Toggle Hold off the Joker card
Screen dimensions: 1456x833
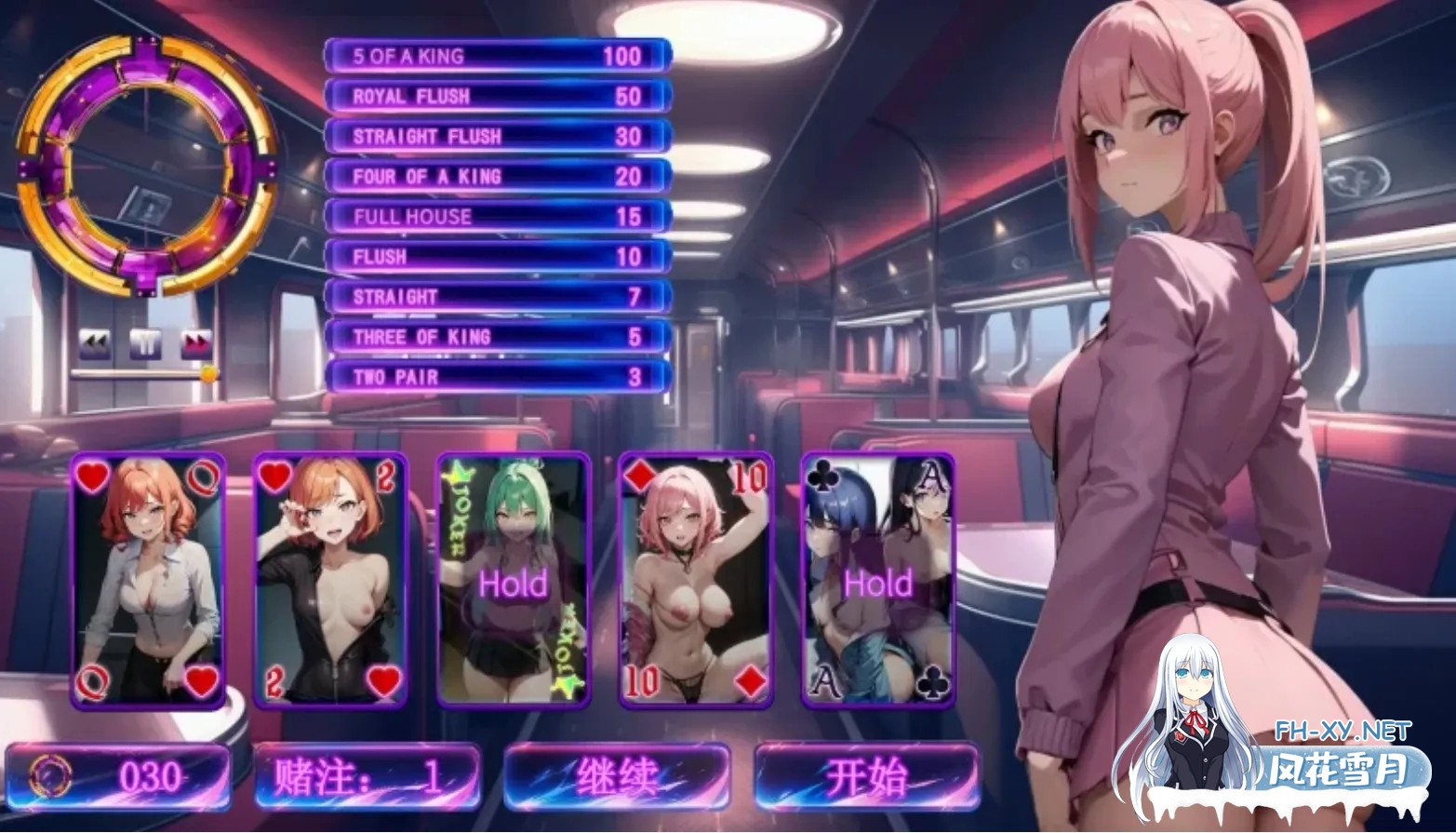(513, 584)
